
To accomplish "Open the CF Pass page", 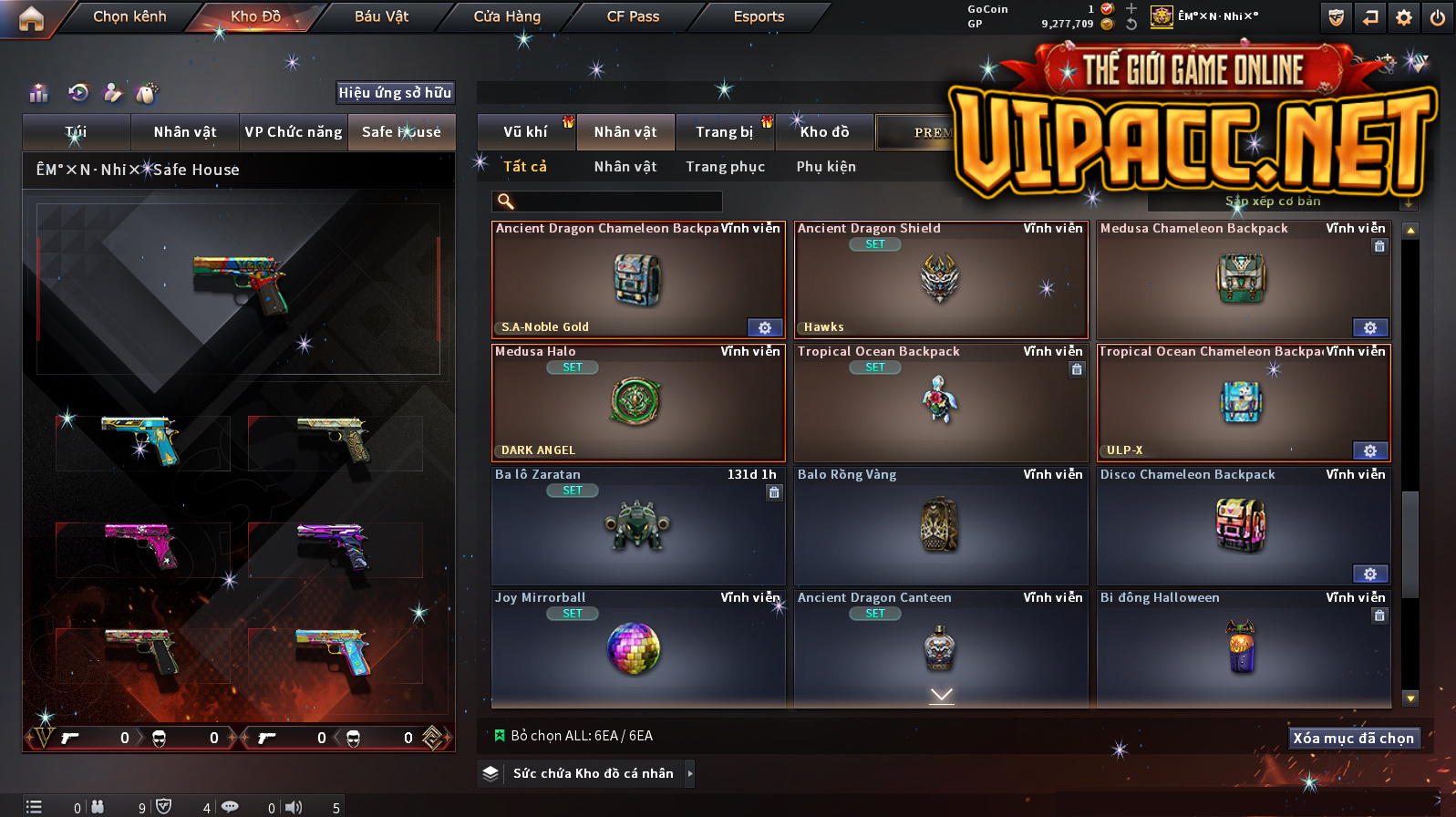I will (x=633, y=16).
